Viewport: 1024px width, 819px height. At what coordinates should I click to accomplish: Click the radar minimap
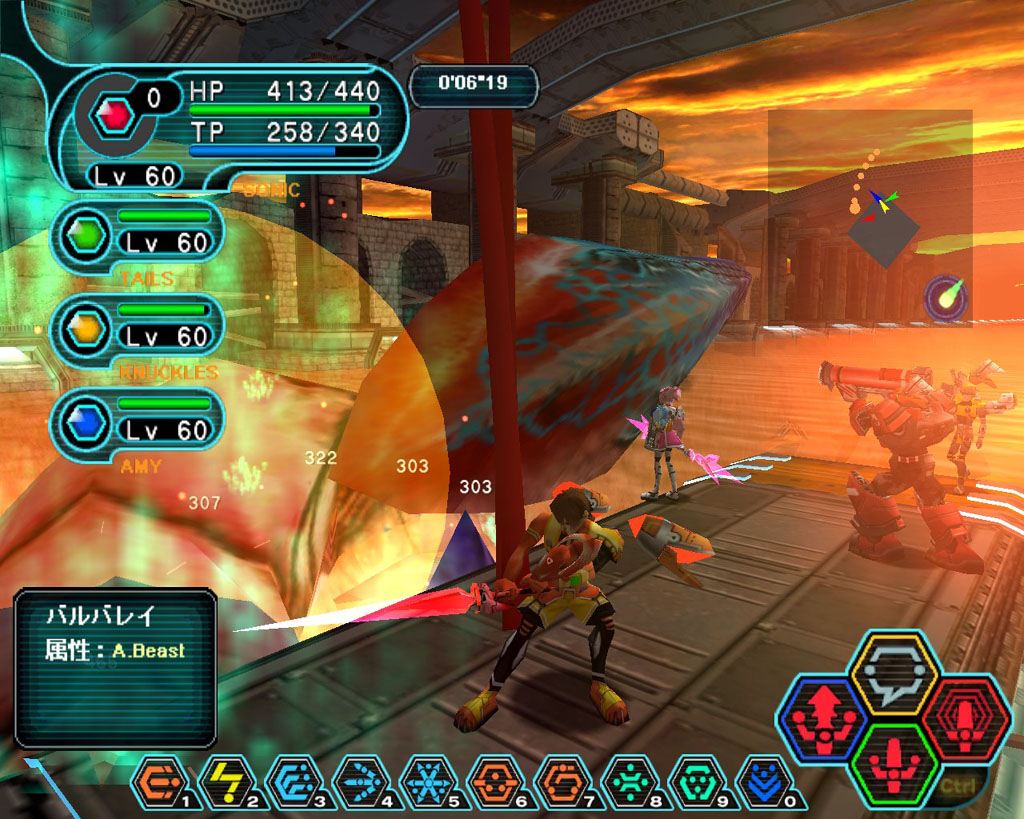tap(870, 214)
